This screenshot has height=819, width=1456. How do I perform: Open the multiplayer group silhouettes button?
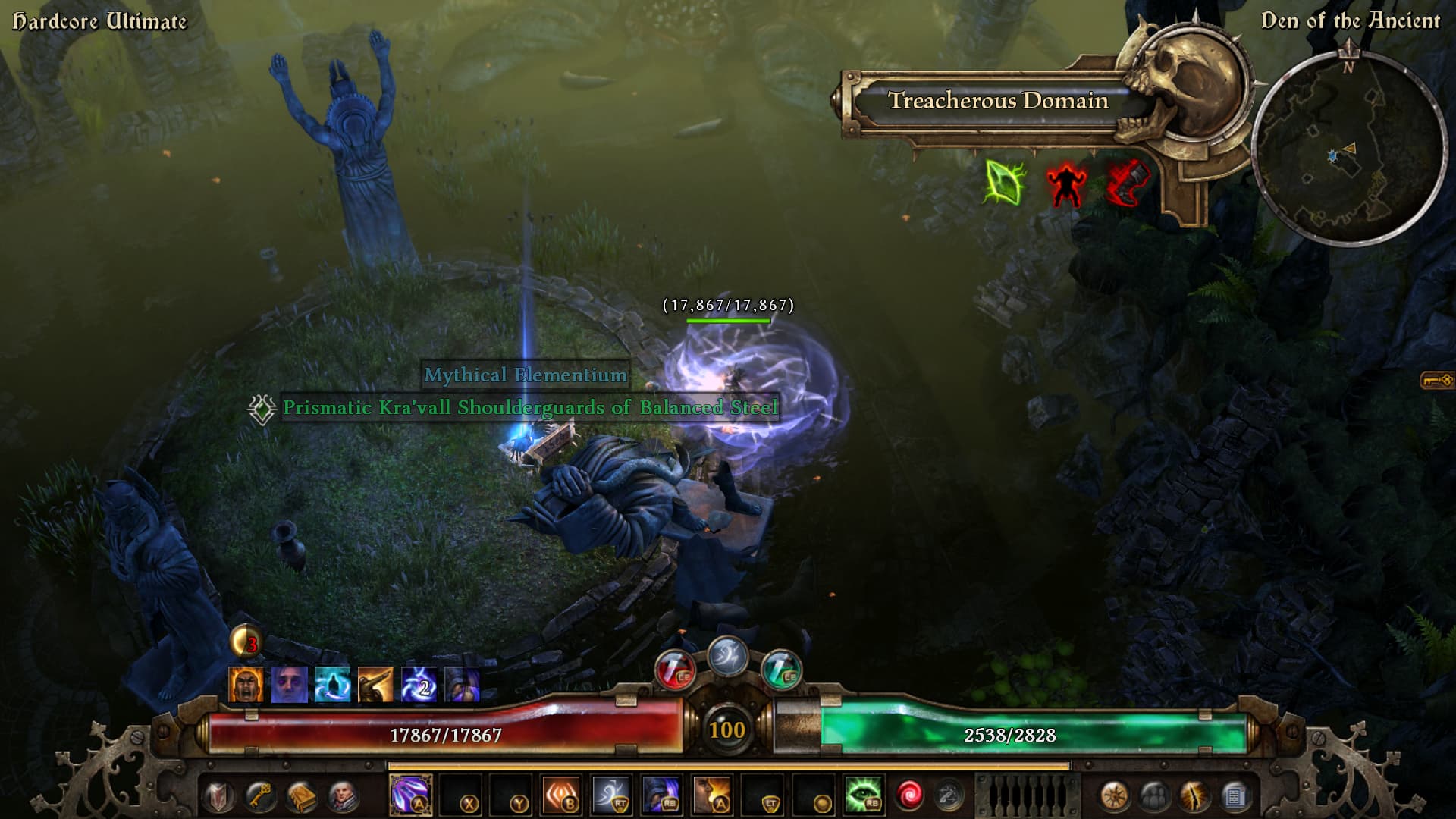coord(1154,796)
